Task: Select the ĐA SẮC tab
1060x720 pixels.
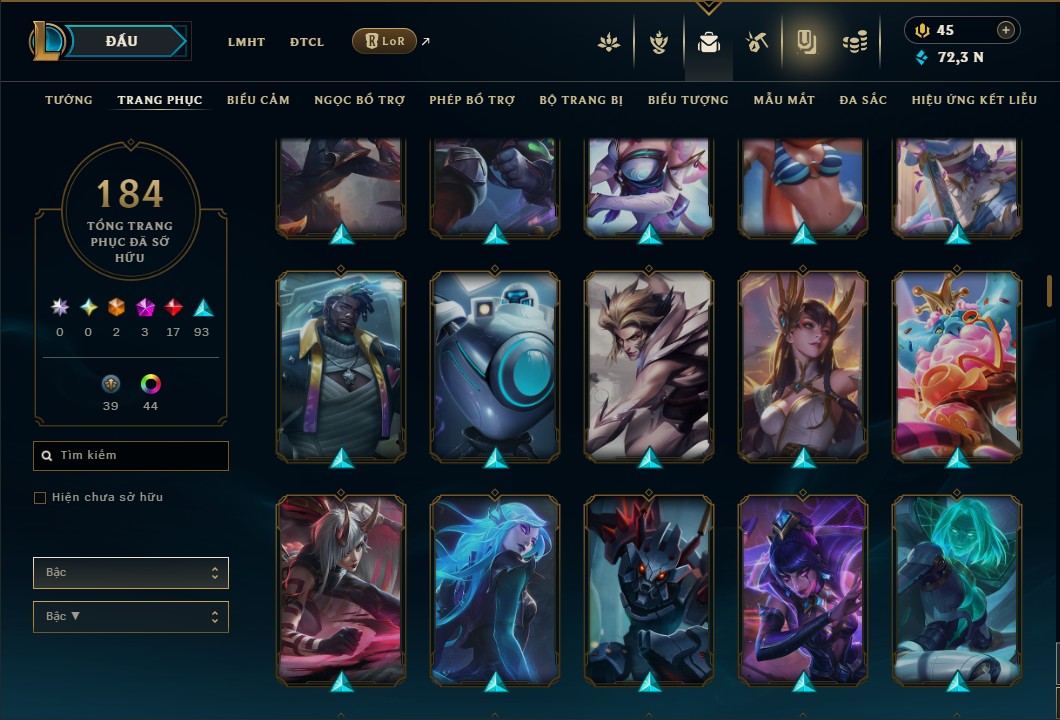Action: point(863,100)
